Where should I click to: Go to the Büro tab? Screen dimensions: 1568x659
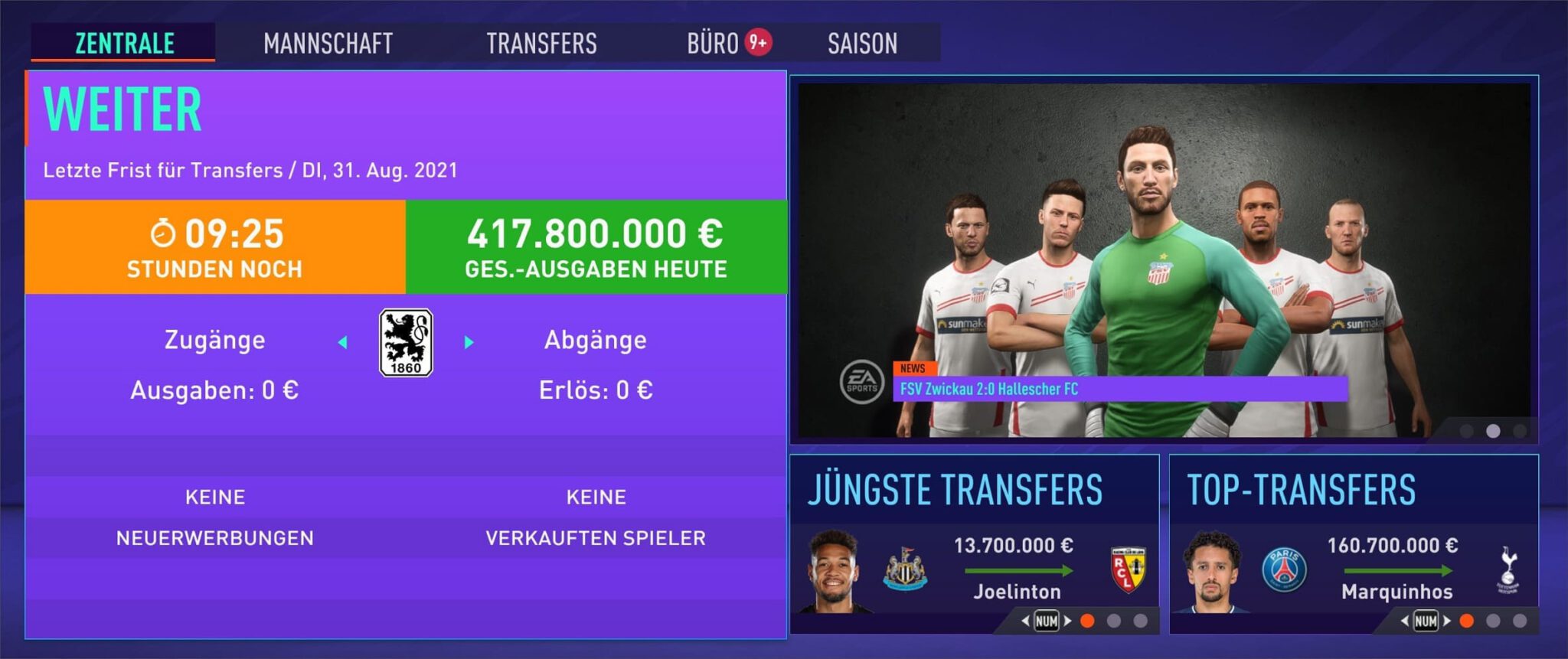[713, 43]
